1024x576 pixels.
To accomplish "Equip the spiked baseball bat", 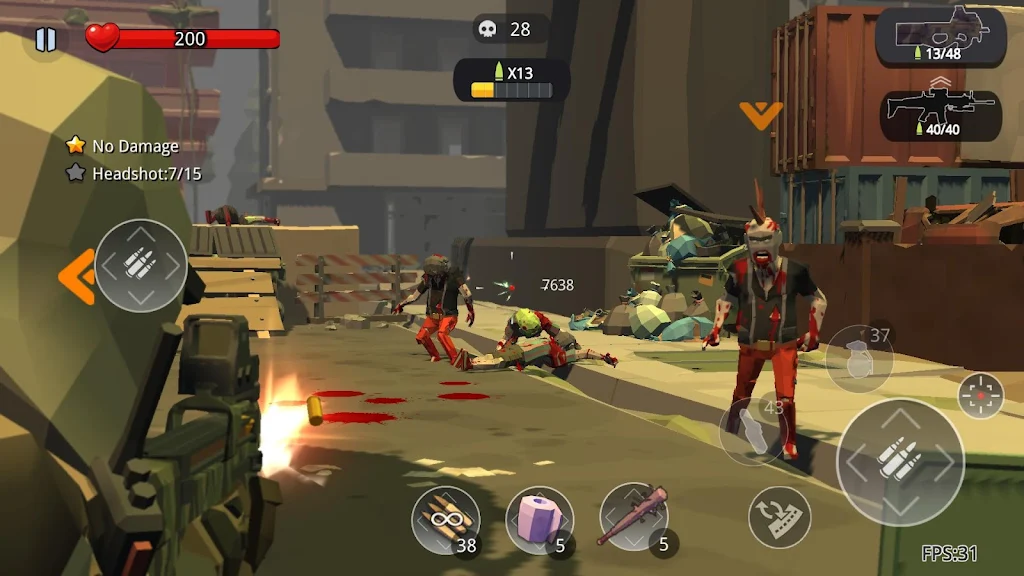I will (633, 517).
